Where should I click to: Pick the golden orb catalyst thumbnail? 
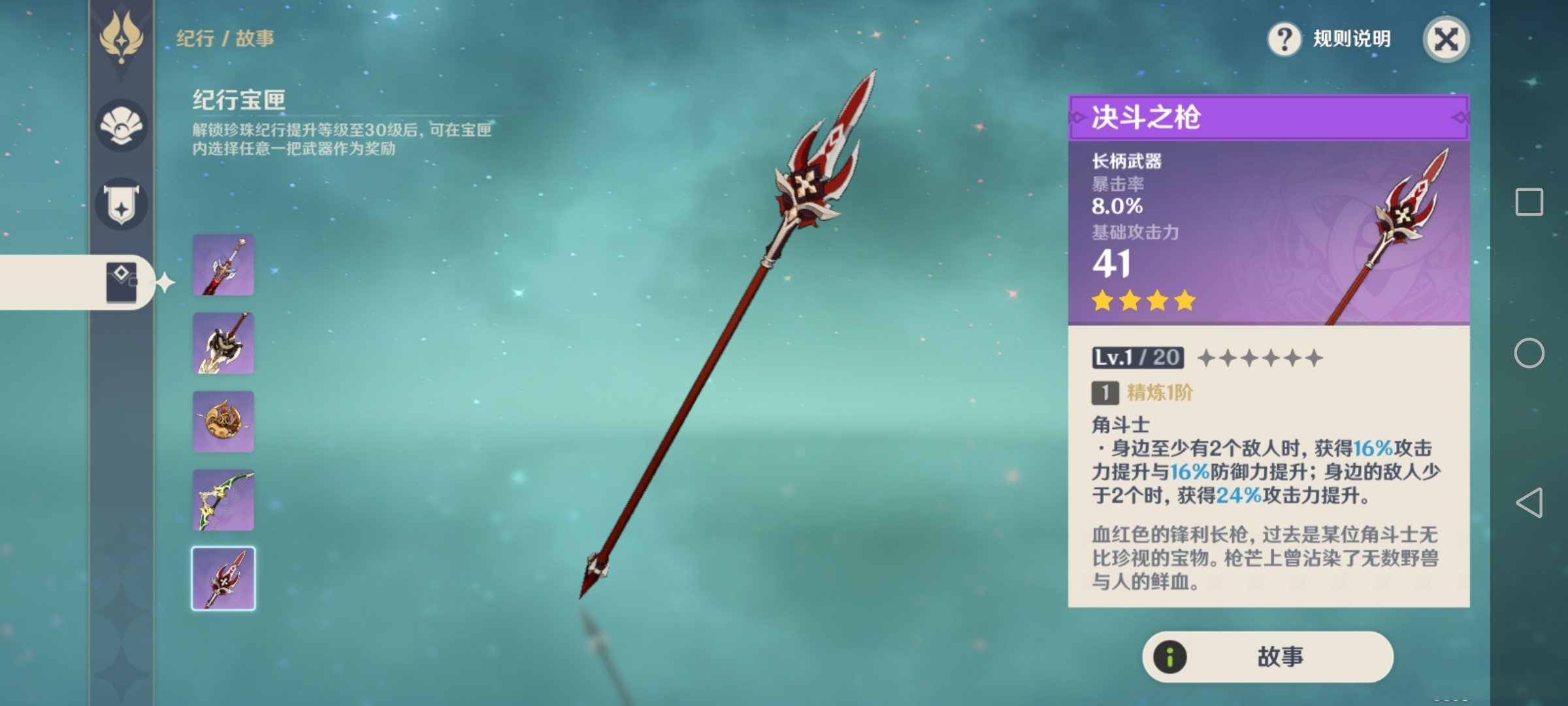pos(223,422)
